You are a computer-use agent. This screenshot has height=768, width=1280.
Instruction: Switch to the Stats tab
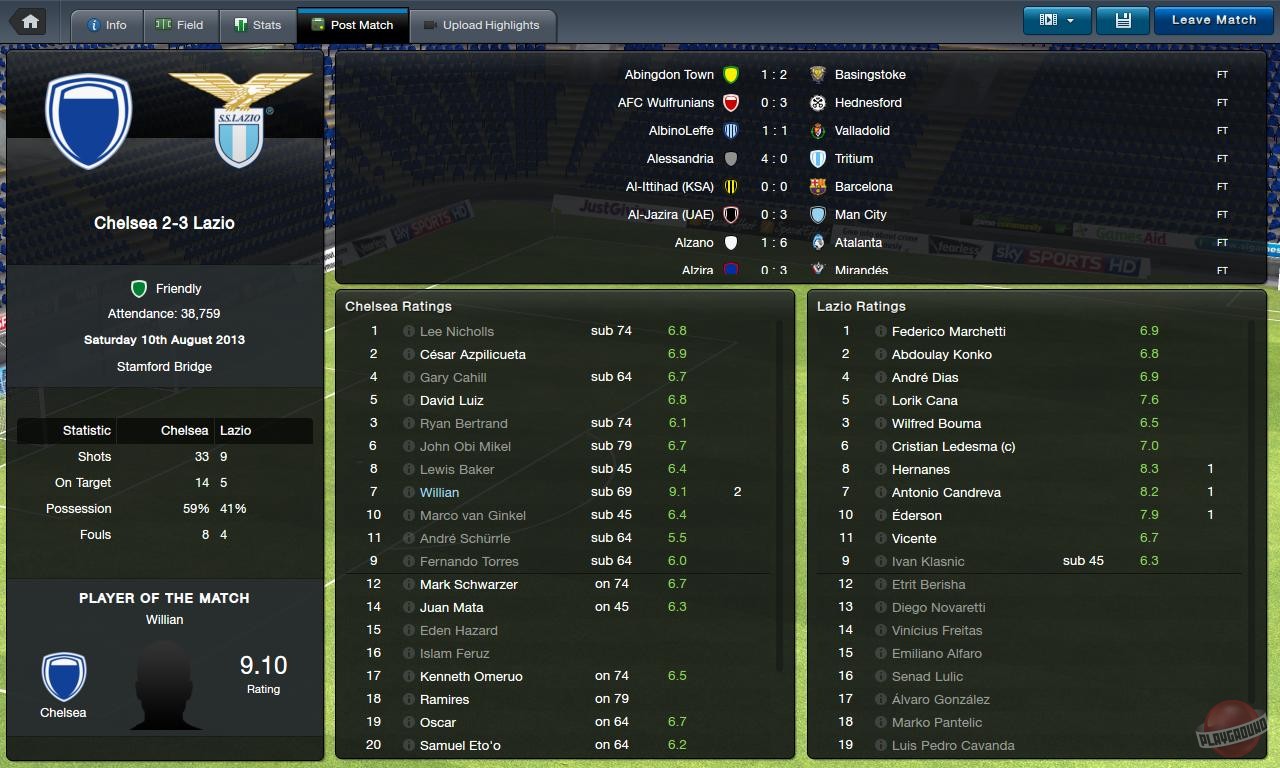coord(259,25)
